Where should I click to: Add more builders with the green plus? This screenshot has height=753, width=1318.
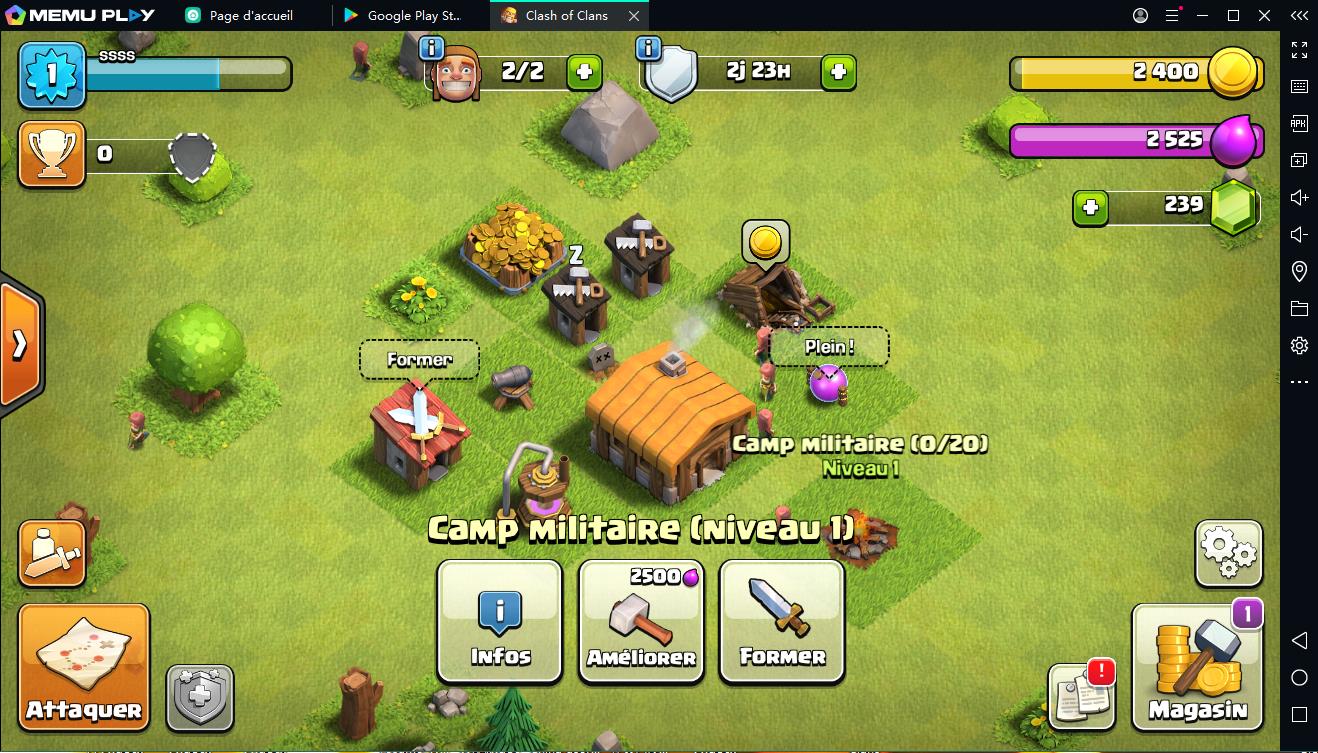pyautogui.click(x=585, y=72)
